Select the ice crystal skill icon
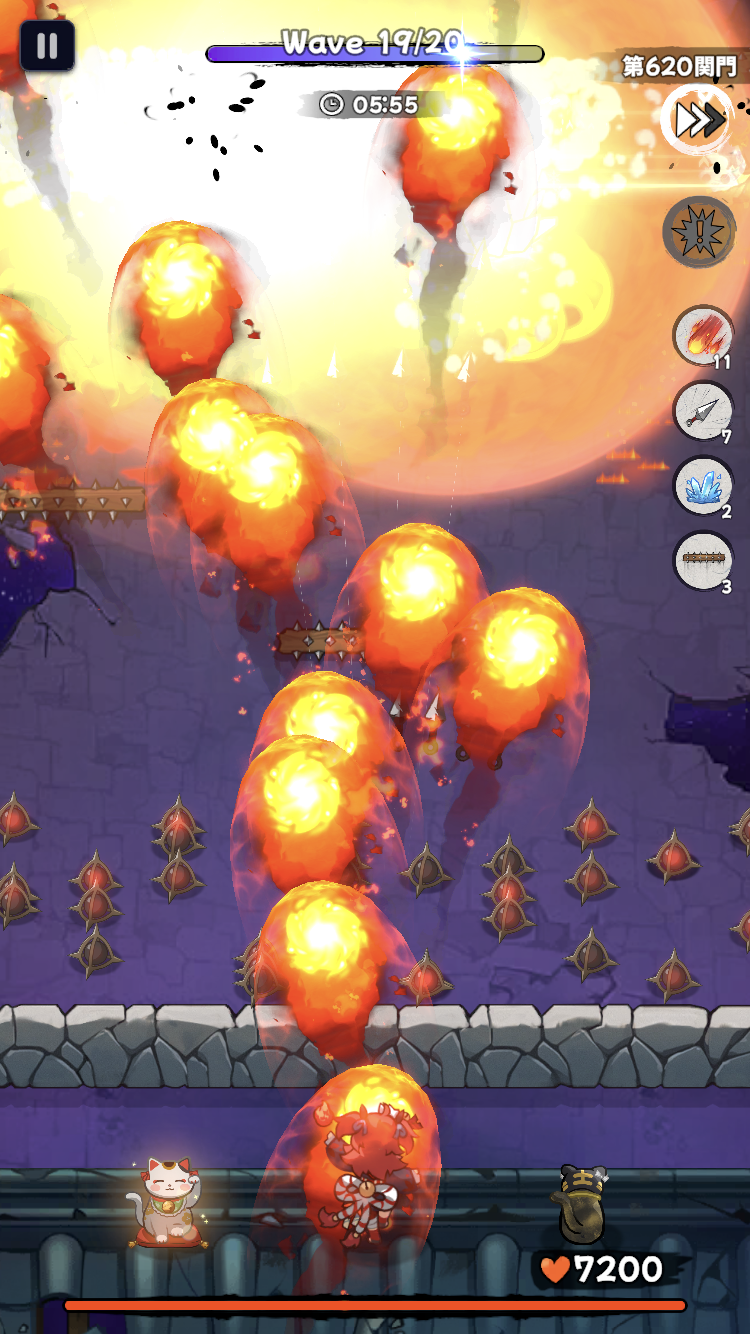750x1334 pixels. click(703, 486)
